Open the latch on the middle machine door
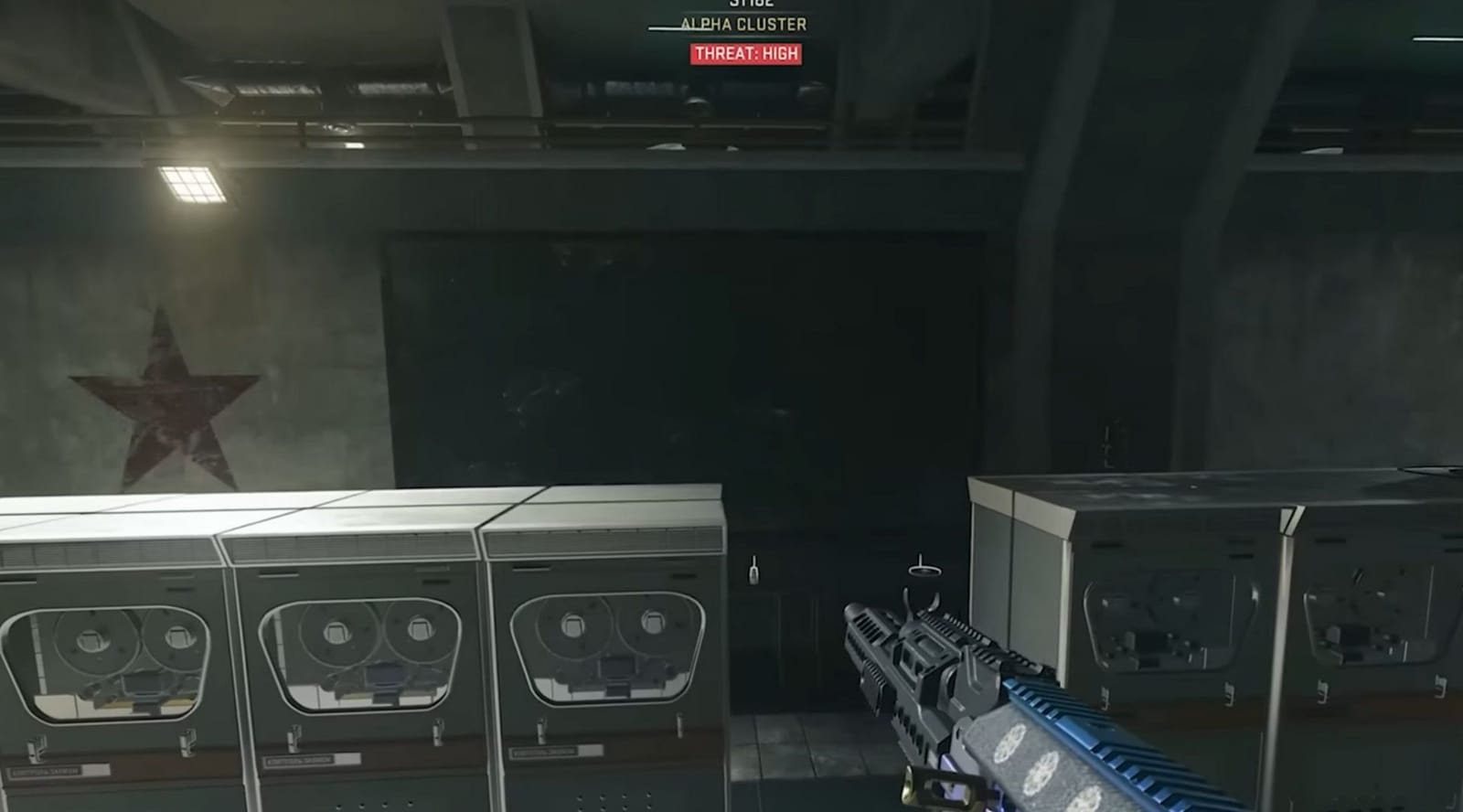The width and height of the screenshot is (1463, 812). point(294,738)
